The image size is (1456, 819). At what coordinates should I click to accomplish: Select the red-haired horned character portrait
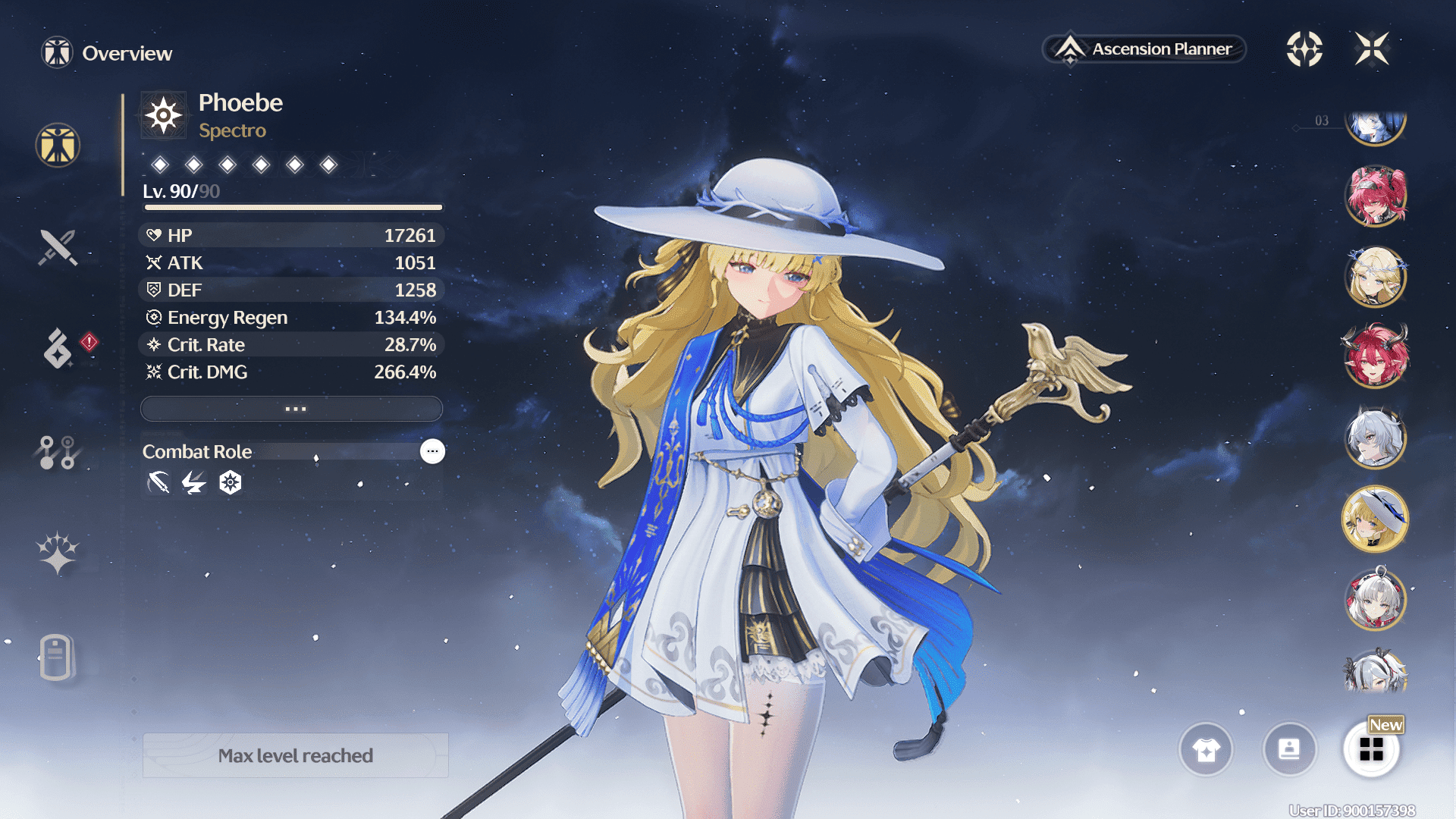point(1376,356)
